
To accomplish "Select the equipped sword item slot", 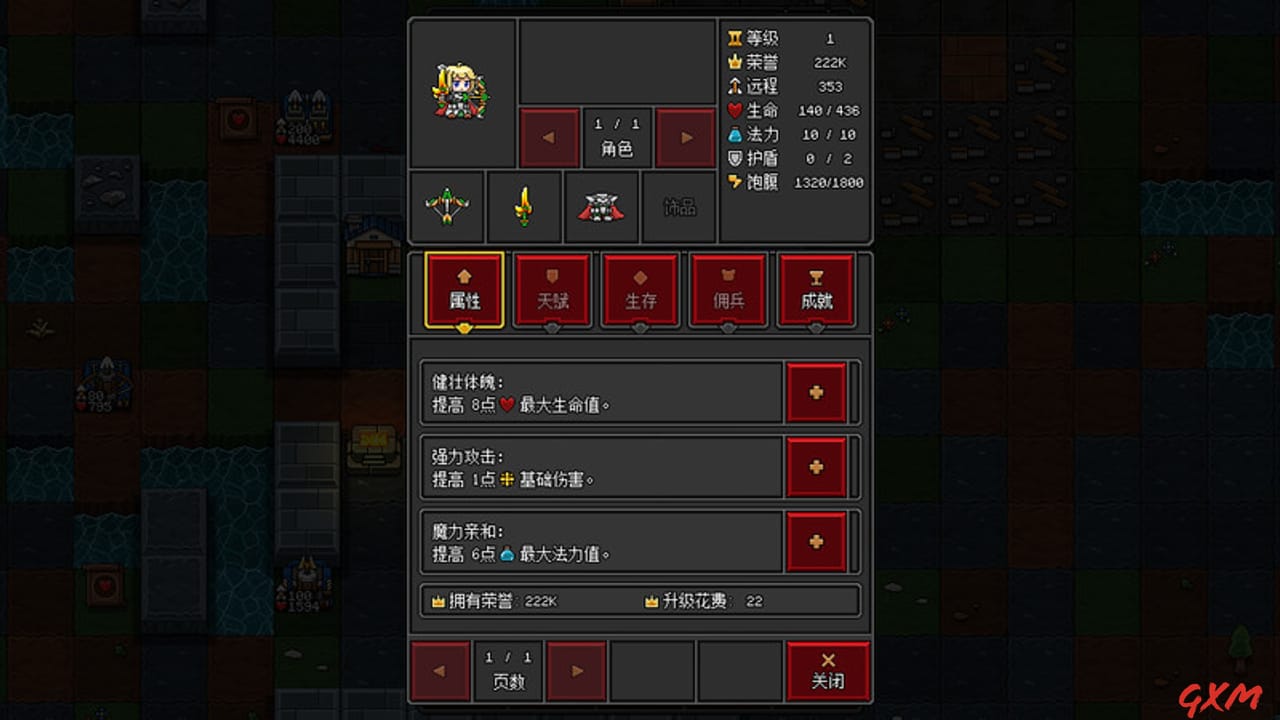I will pos(524,207).
